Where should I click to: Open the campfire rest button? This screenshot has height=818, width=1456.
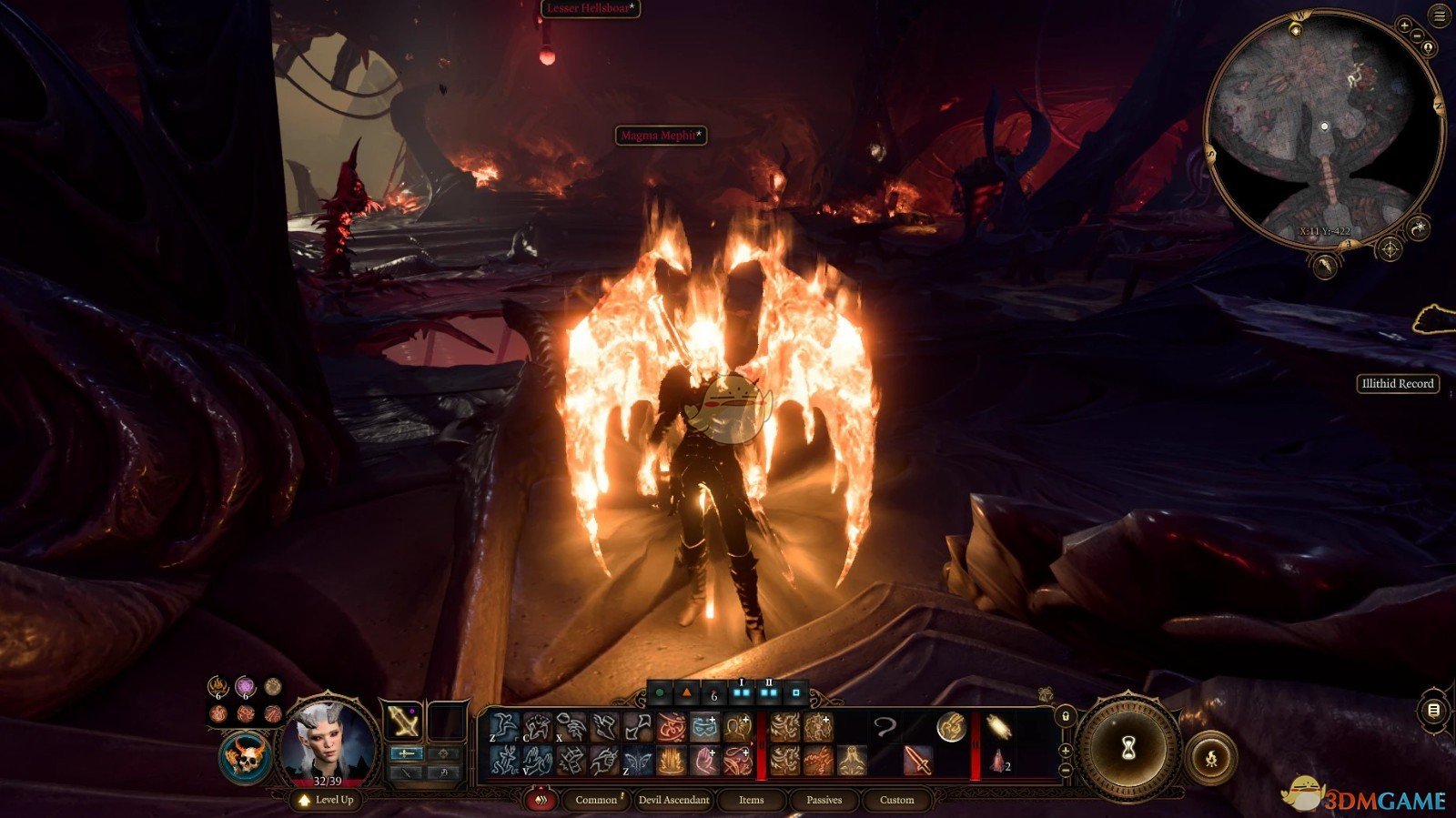click(1211, 756)
